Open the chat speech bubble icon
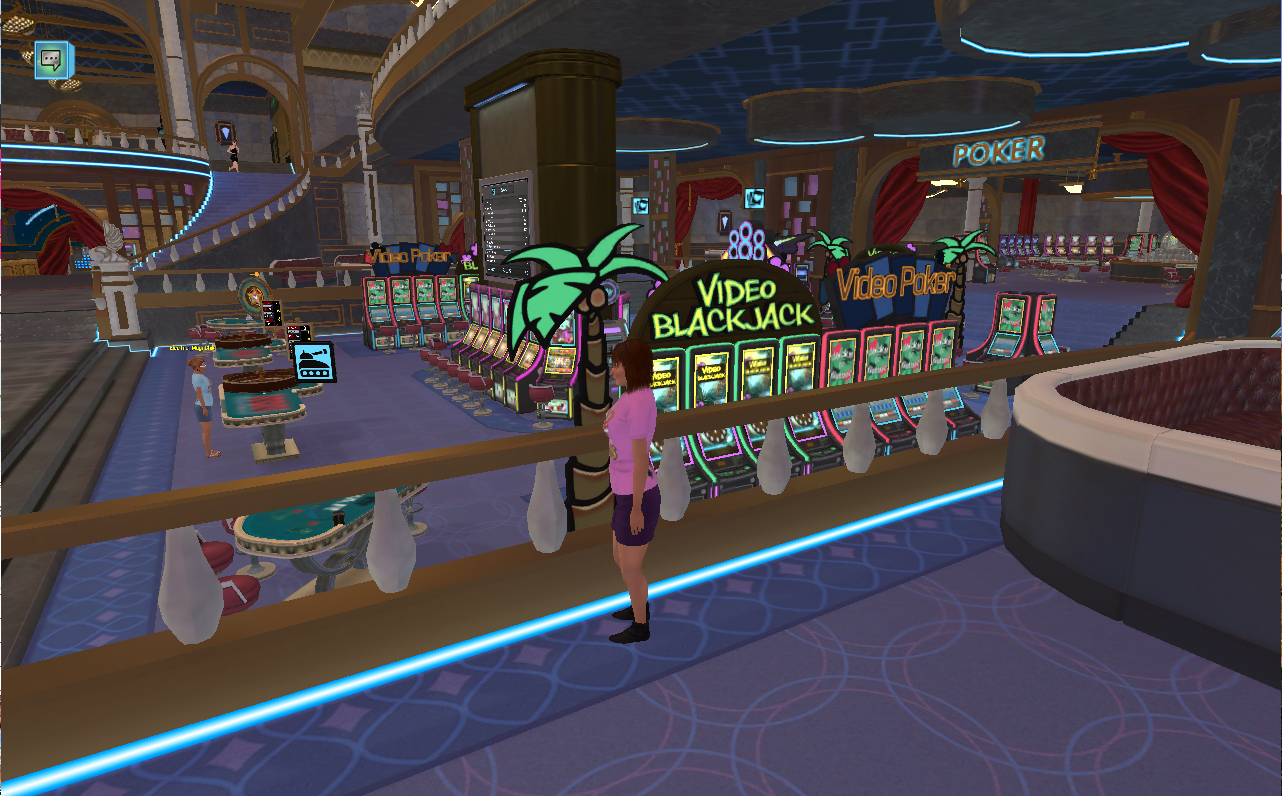The width and height of the screenshot is (1282, 796). tap(49, 60)
